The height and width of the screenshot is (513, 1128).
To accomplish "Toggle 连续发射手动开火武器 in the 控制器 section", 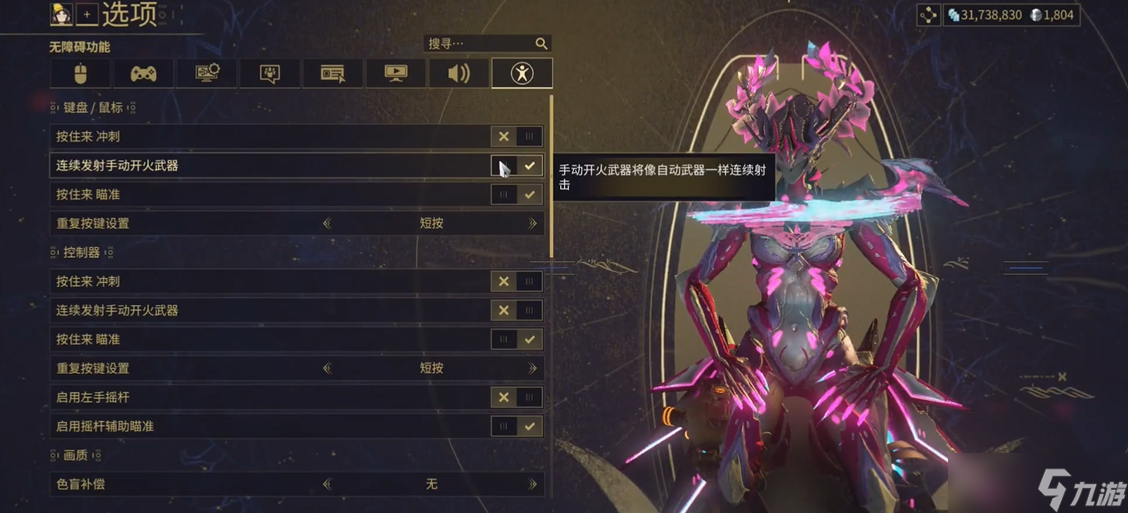I will pos(516,311).
